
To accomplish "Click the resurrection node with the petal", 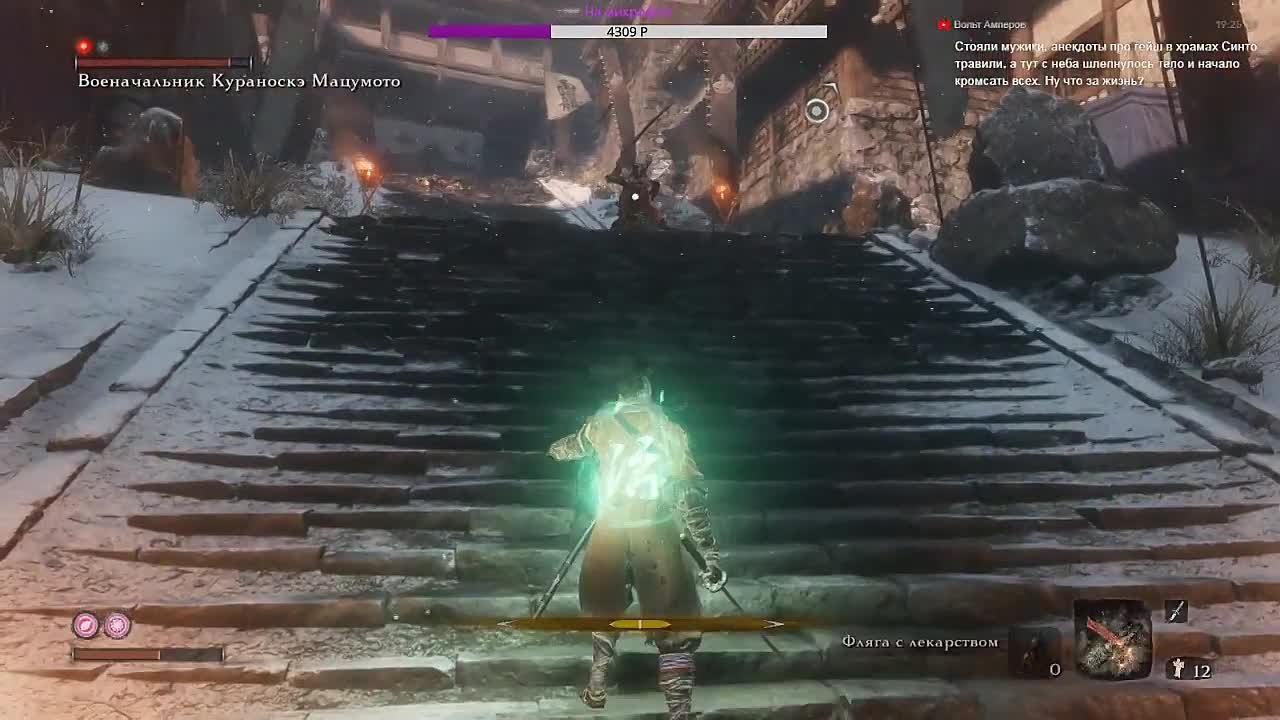I will click(x=86, y=626).
